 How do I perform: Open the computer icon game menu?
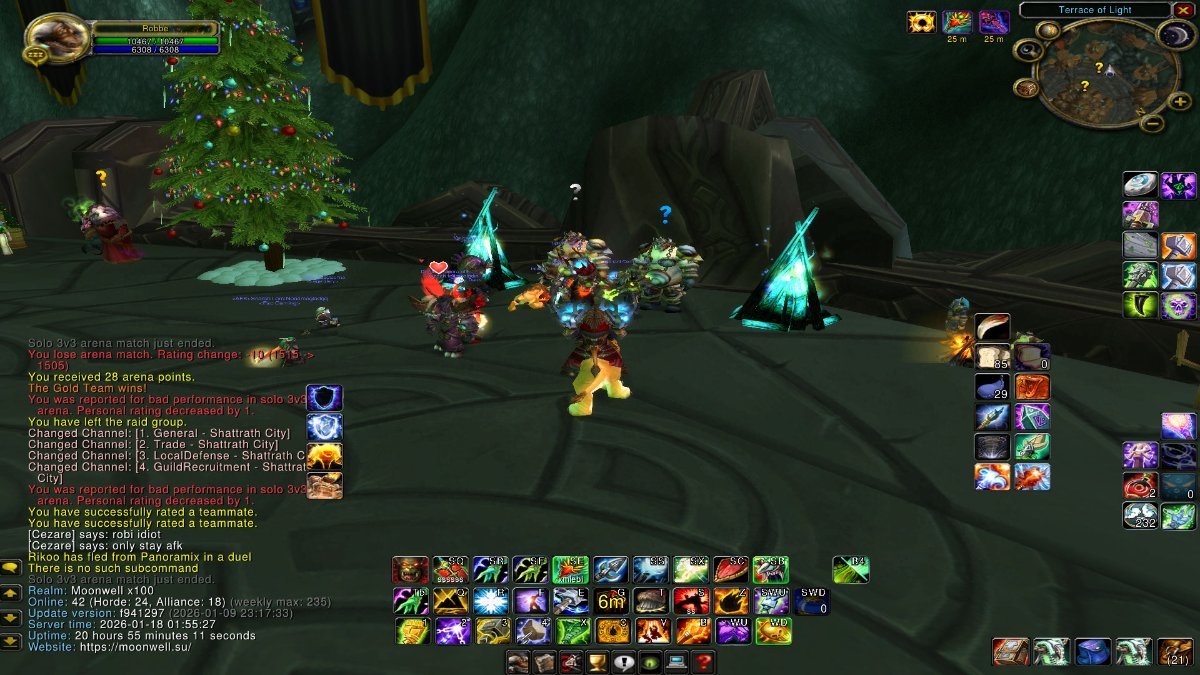pos(677,661)
